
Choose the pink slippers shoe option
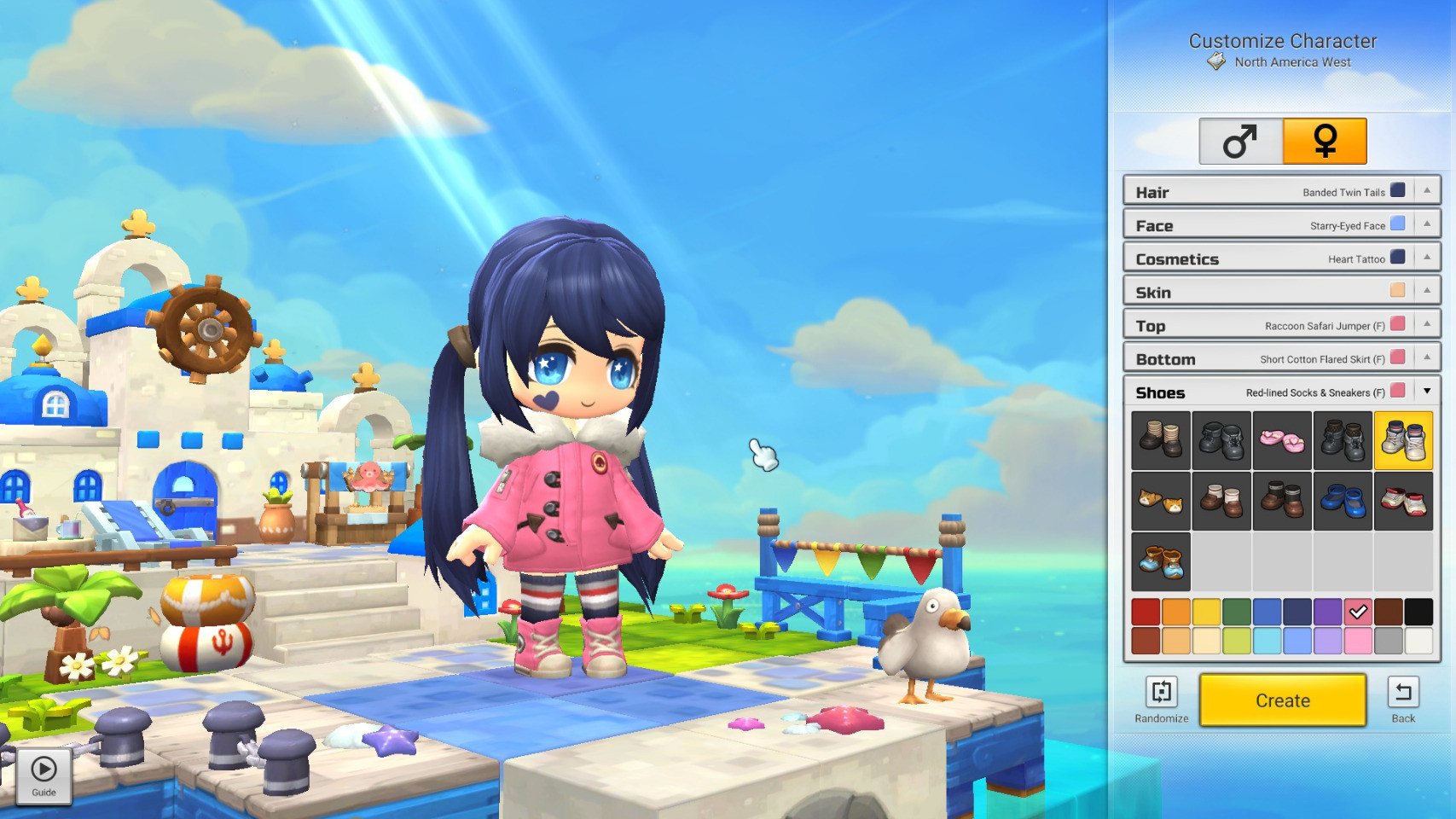tap(1282, 441)
